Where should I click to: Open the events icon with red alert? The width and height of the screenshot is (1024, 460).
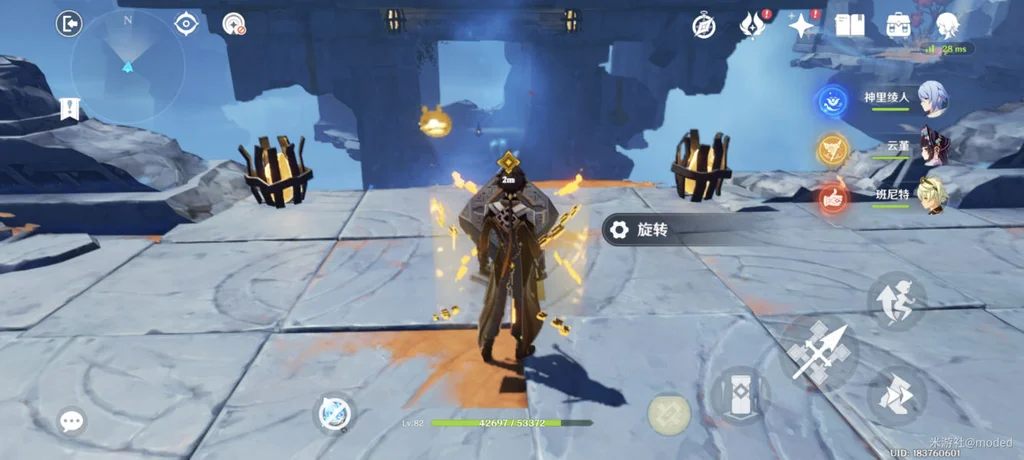coord(752,25)
